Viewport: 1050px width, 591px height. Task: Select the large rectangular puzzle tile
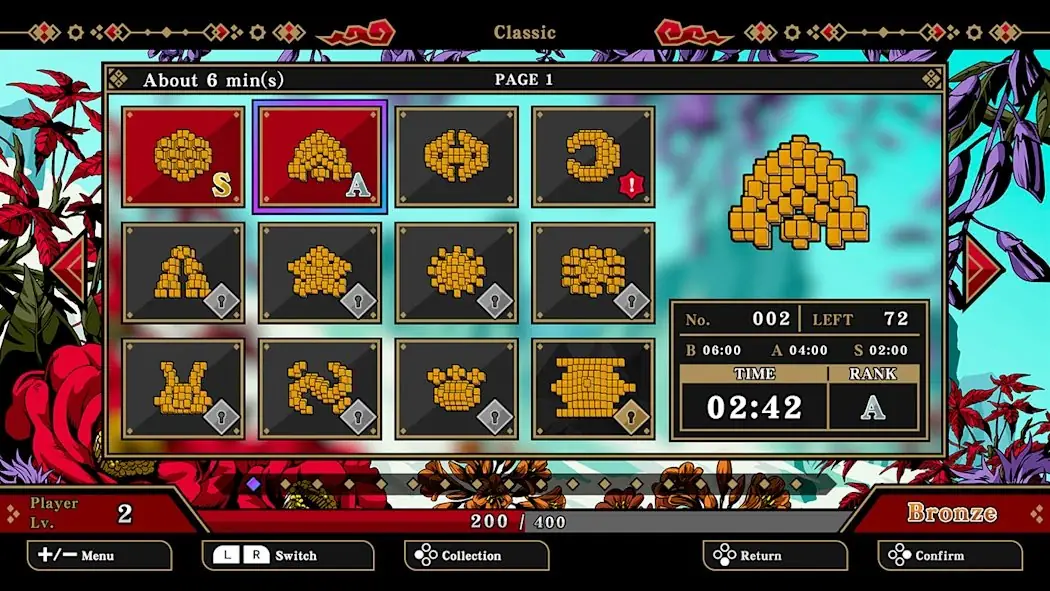tap(592, 389)
